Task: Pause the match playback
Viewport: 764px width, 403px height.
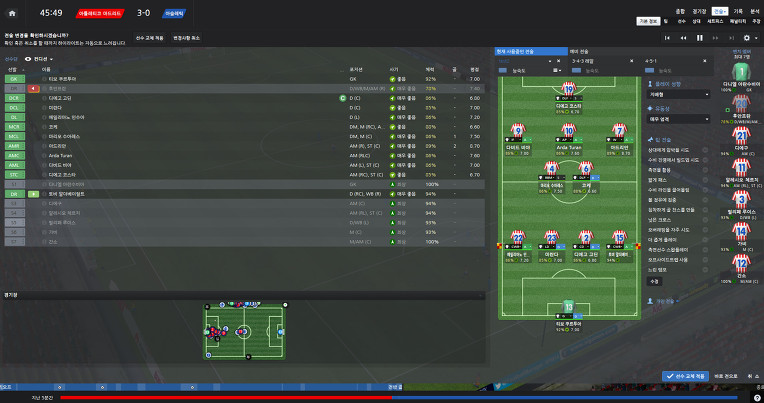Action: [699, 38]
